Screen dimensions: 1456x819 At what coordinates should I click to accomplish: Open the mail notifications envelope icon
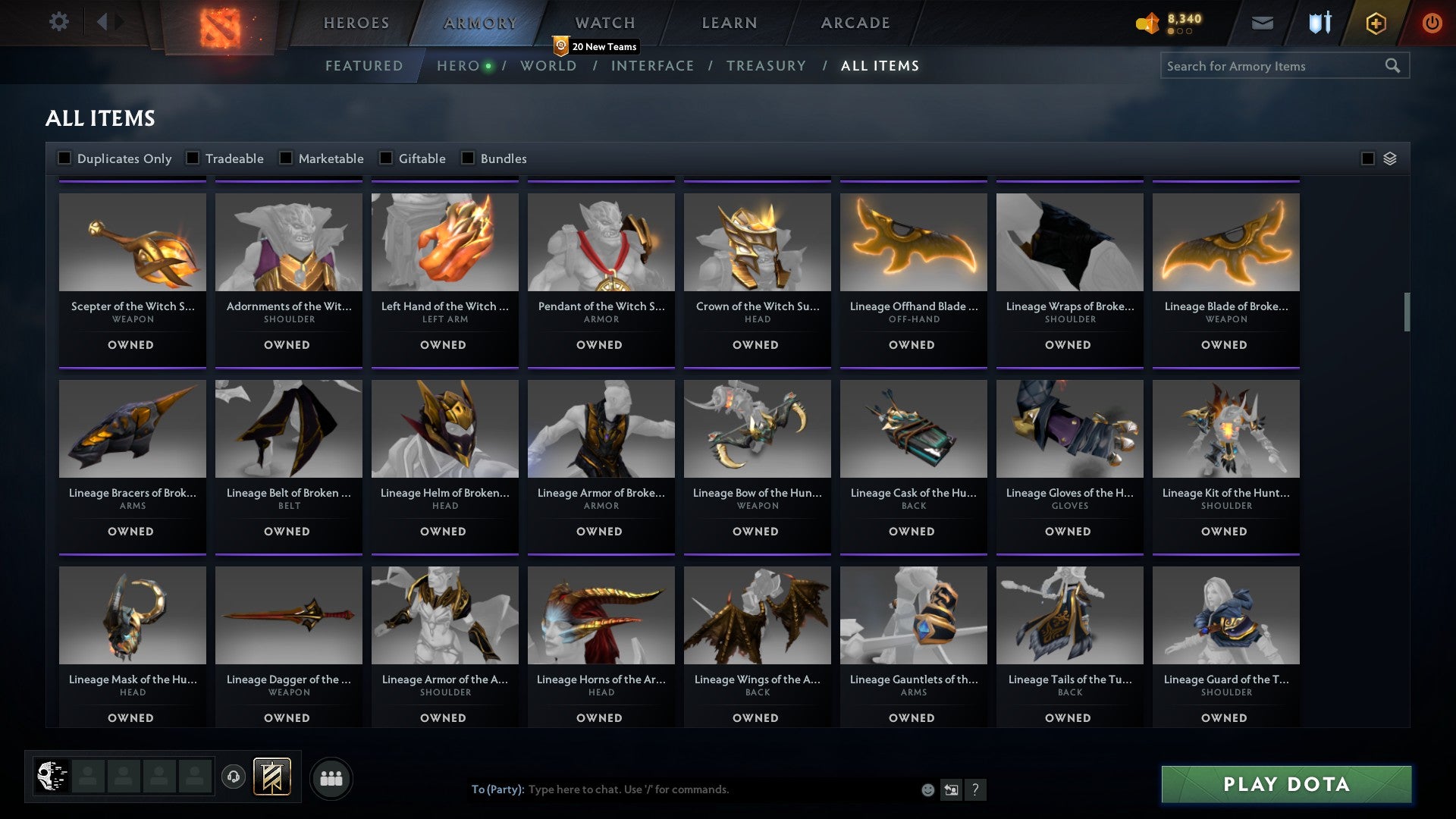pos(1263,23)
